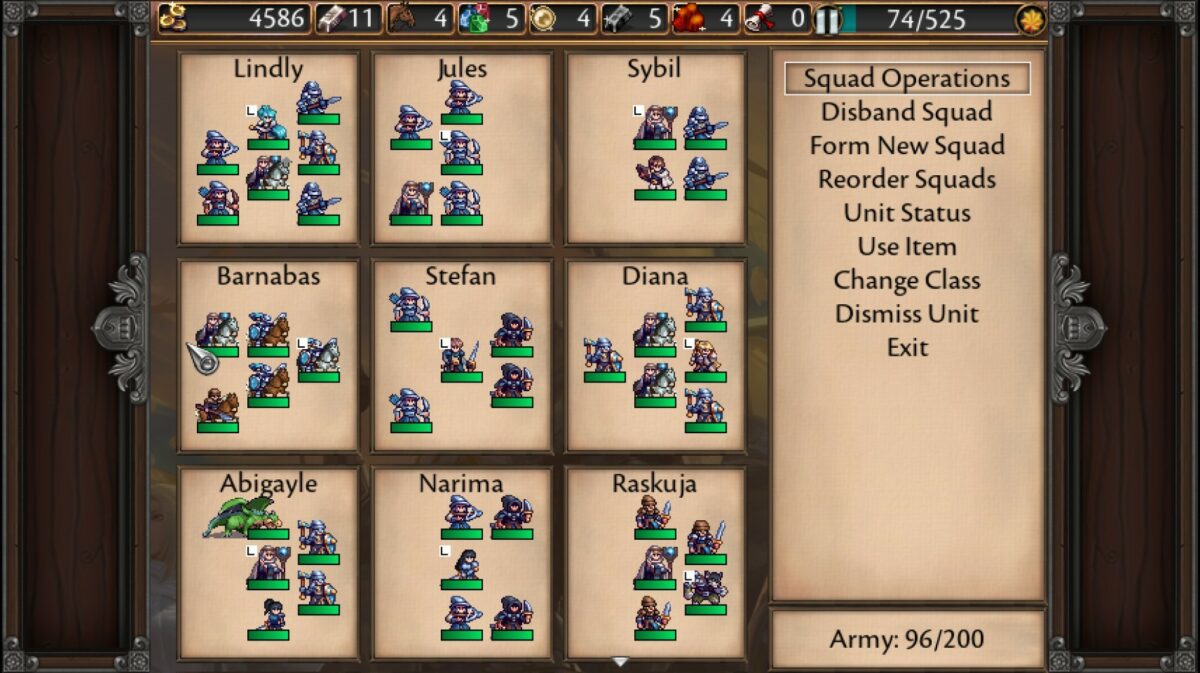Select Form New Squad
The width and height of the screenshot is (1200, 673).
[x=907, y=146]
